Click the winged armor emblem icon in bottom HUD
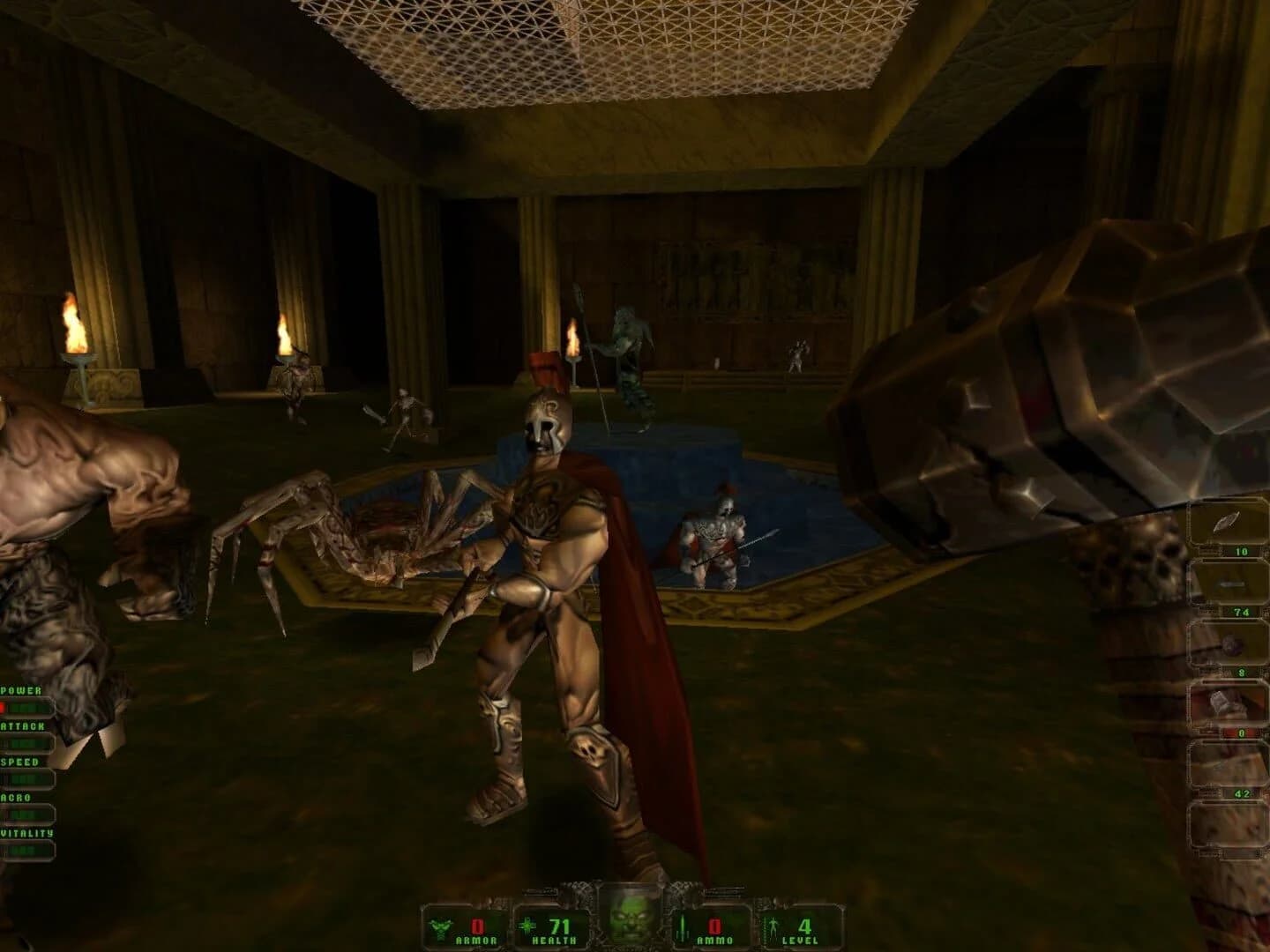 (x=441, y=926)
